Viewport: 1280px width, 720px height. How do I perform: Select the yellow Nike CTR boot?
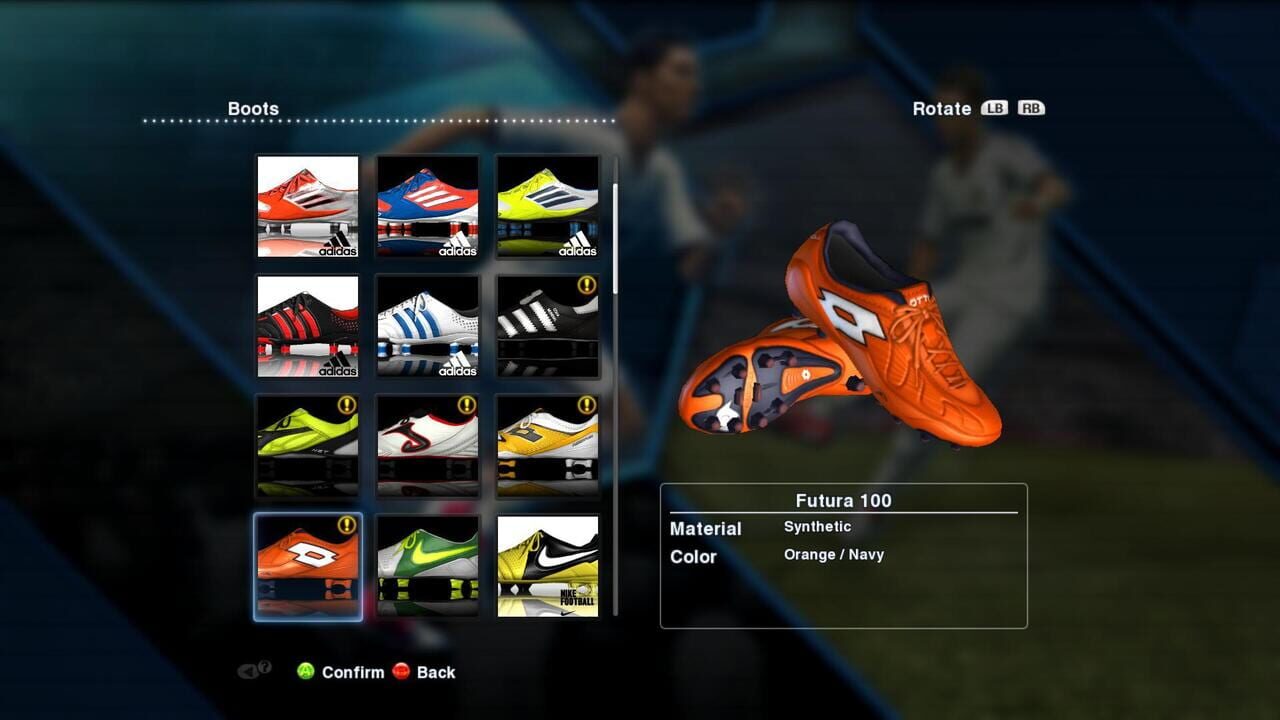[547, 565]
